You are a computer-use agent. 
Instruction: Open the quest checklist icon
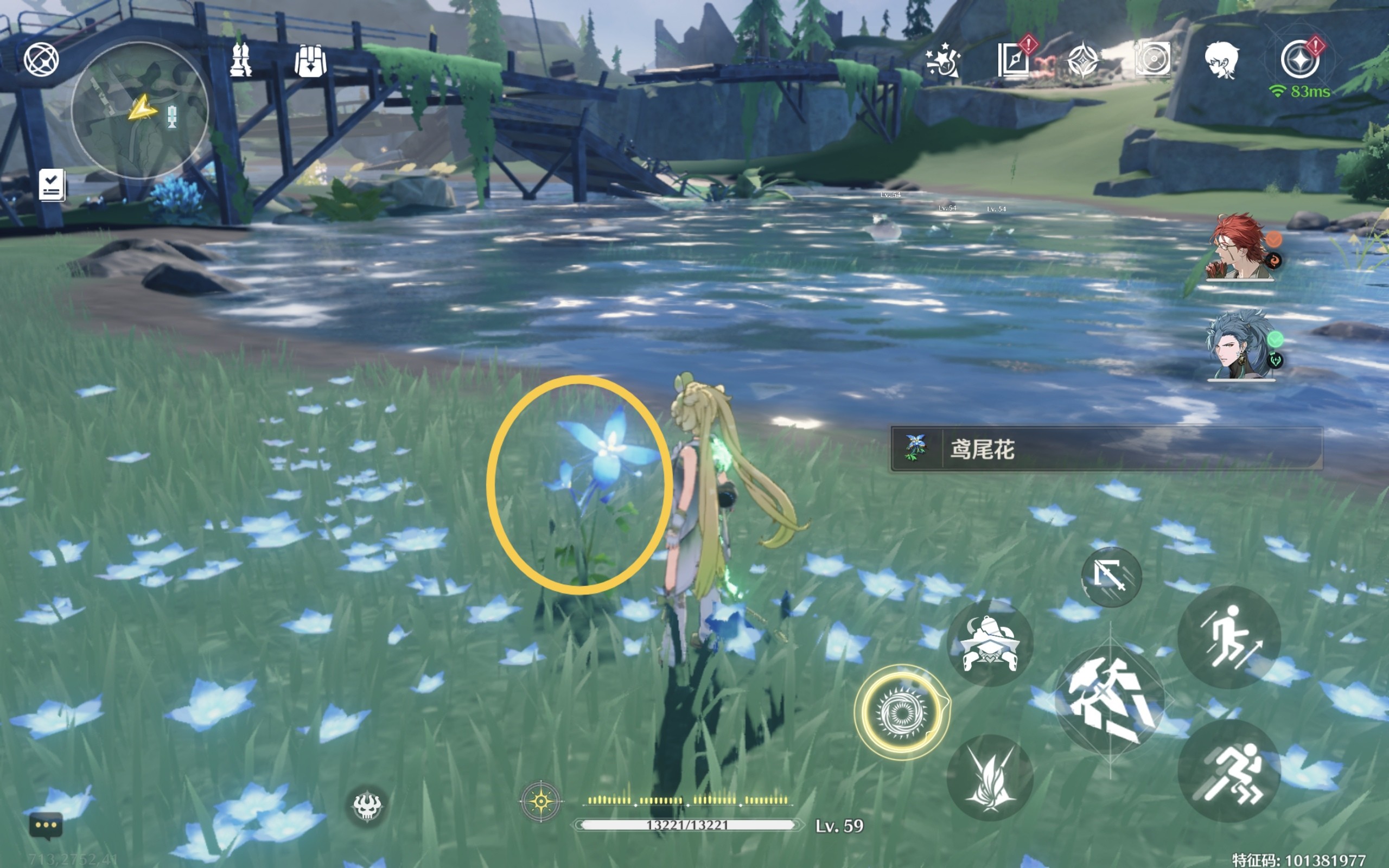point(52,185)
